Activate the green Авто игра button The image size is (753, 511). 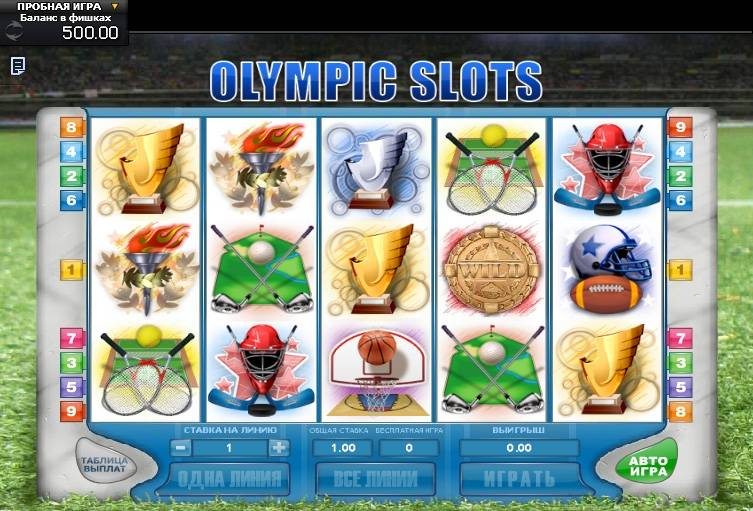point(647,465)
